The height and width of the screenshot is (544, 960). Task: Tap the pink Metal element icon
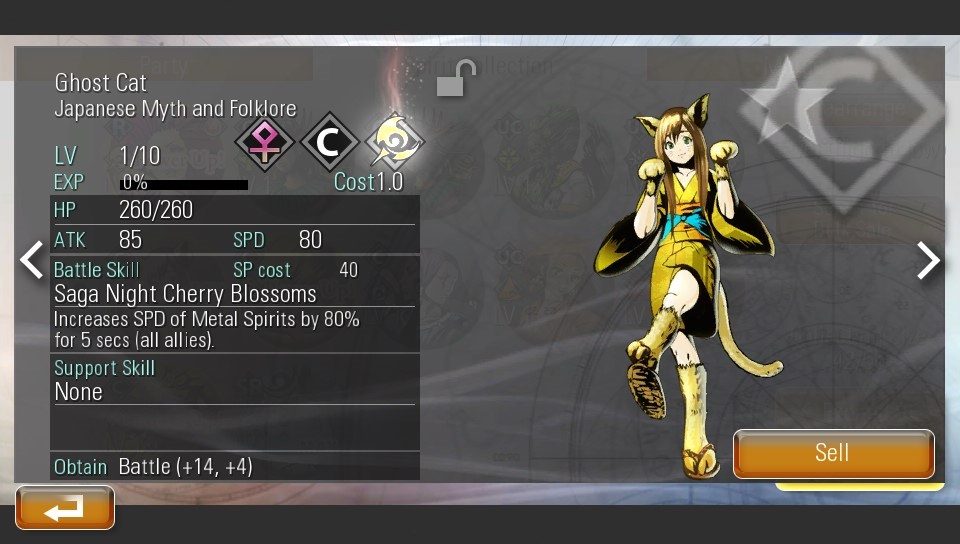click(264, 143)
